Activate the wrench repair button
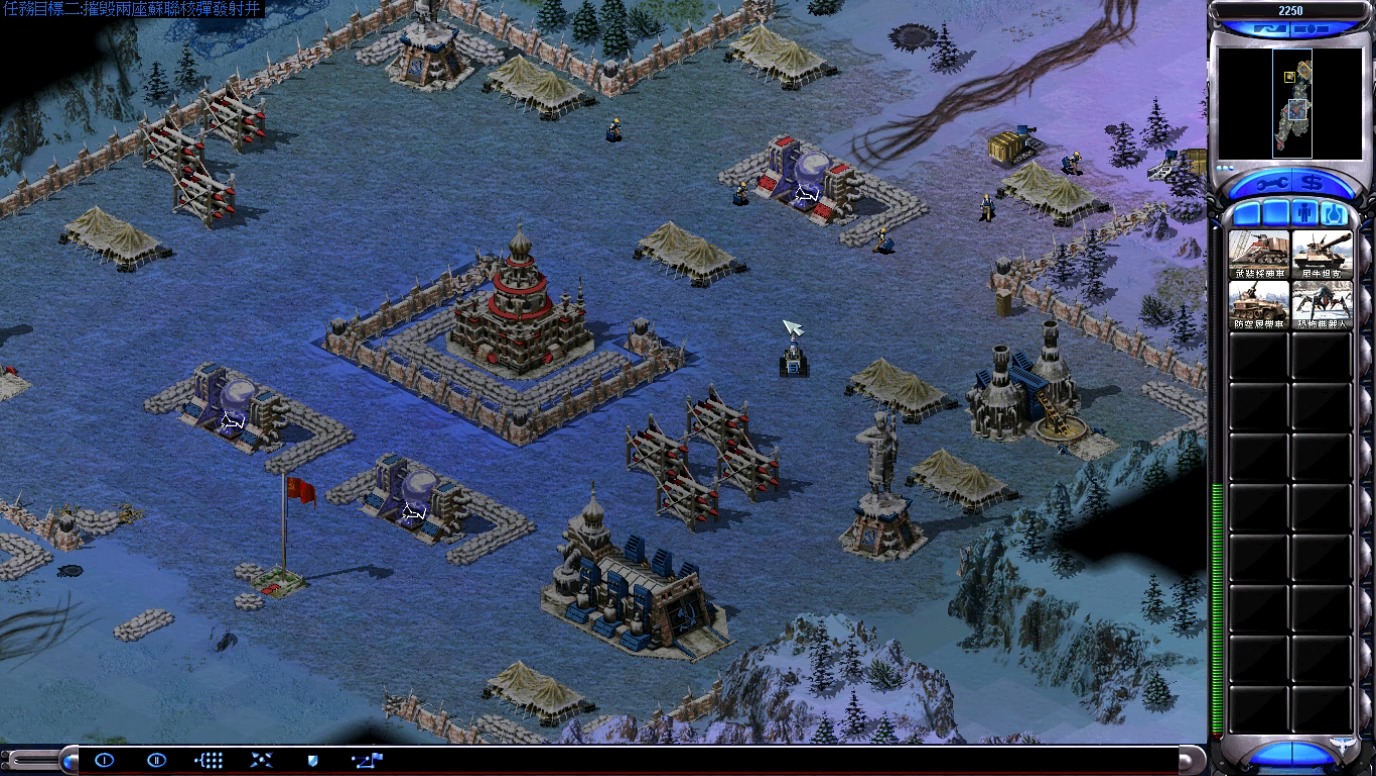The image size is (1376, 776). (x=1266, y=184)
